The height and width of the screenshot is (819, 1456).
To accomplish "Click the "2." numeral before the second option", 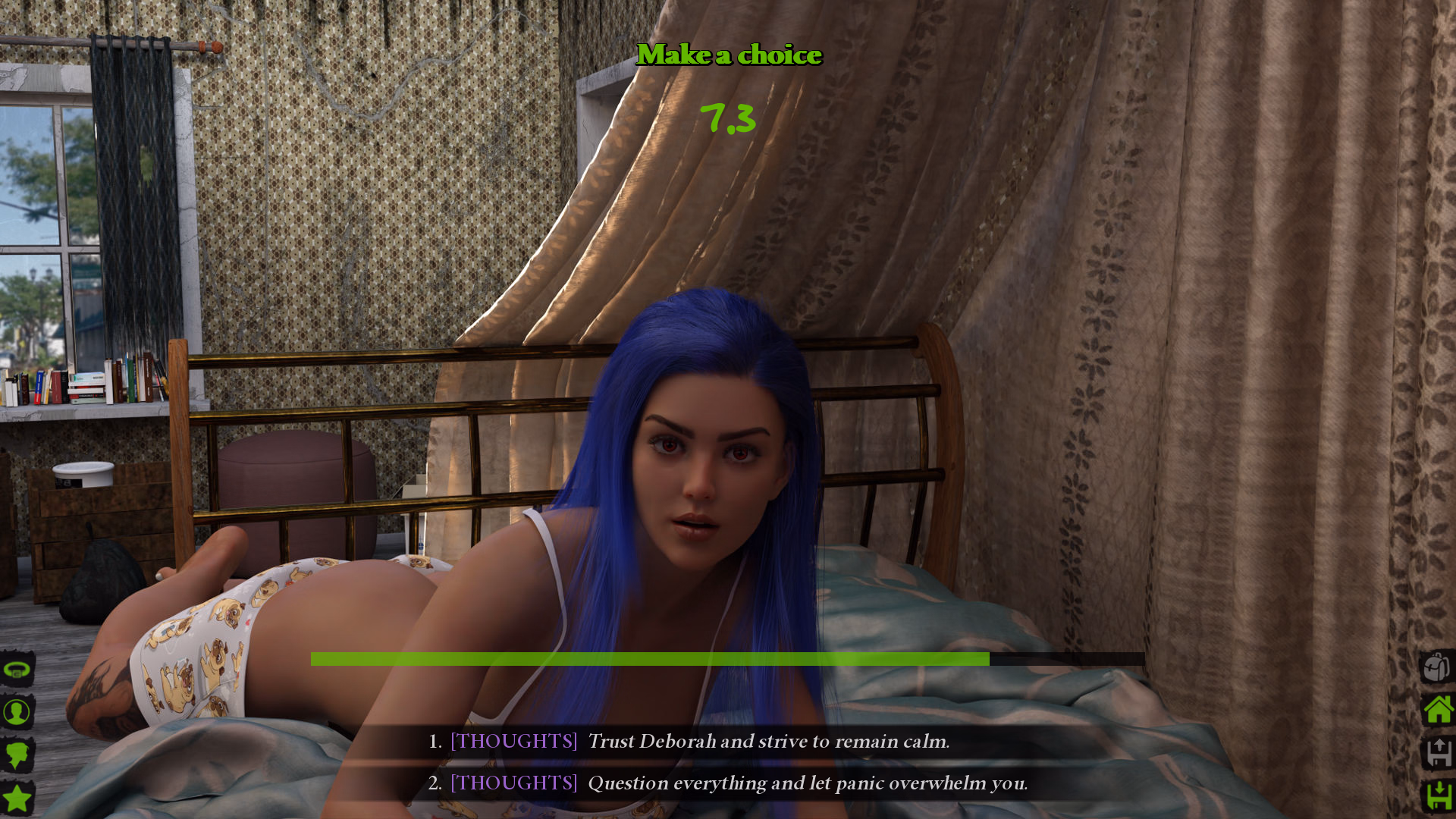I will [x=434, y=783].
